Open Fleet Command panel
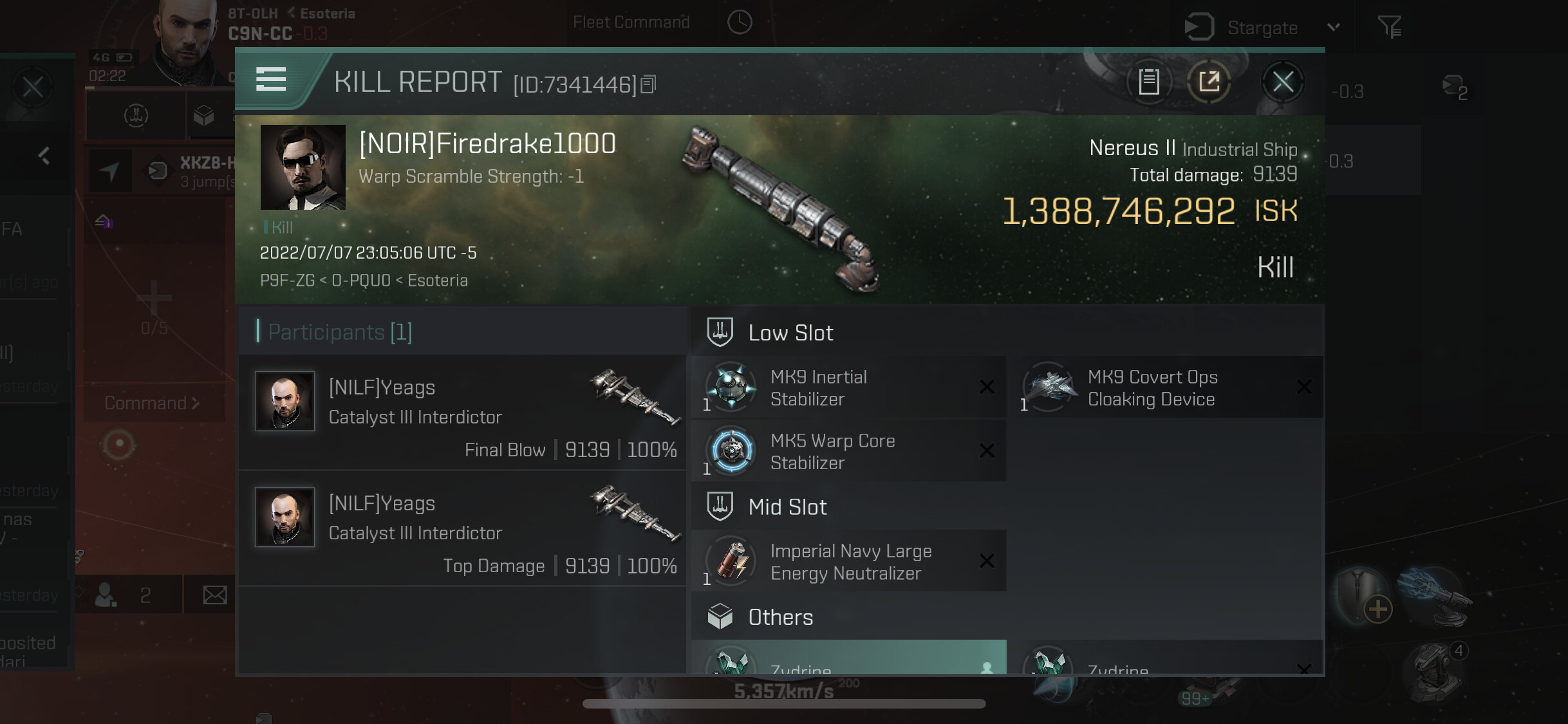 click(631, 23)
